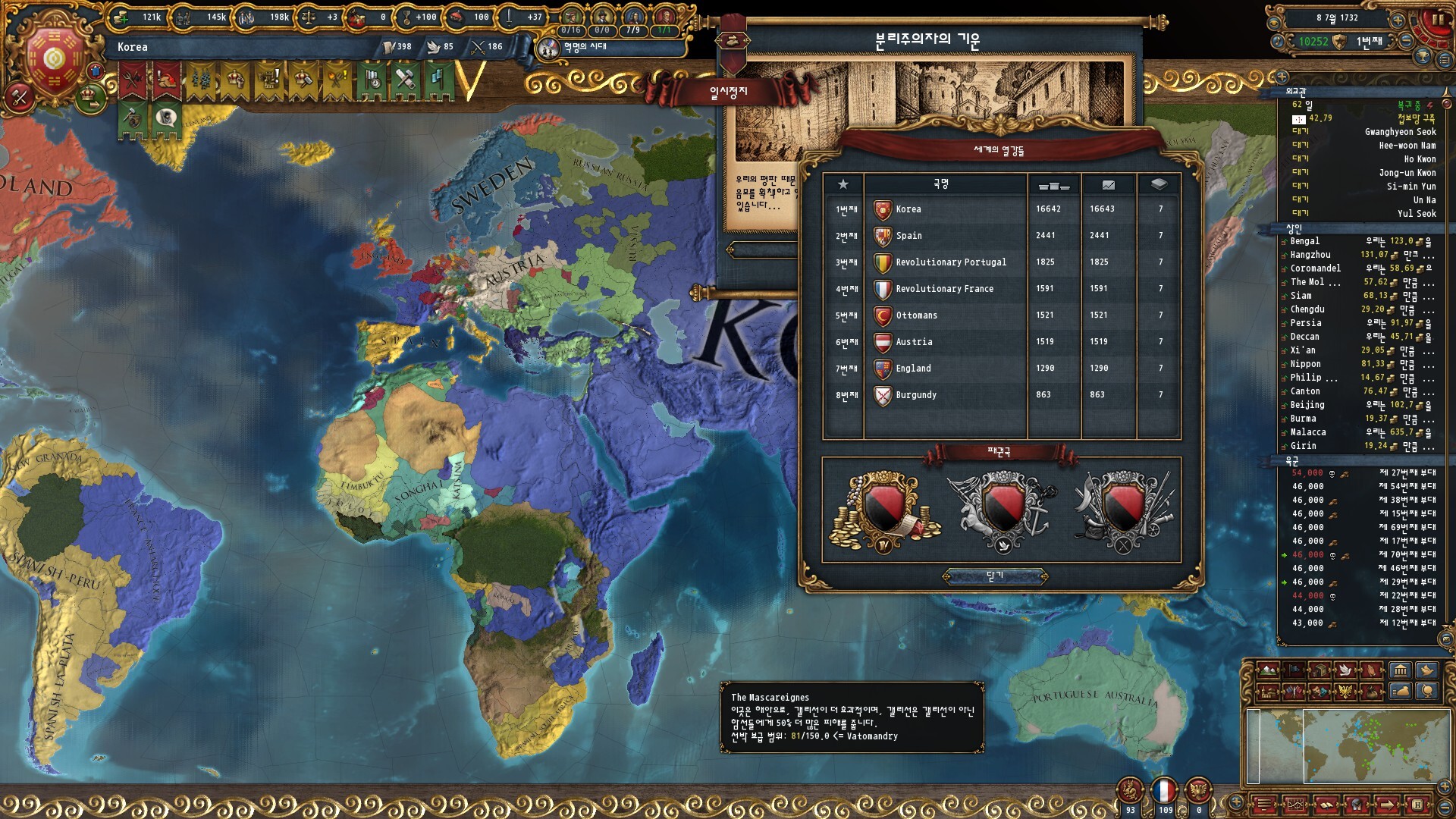
Task: Open the 일시정지 paused banner
Action: [x=728, y=93]
